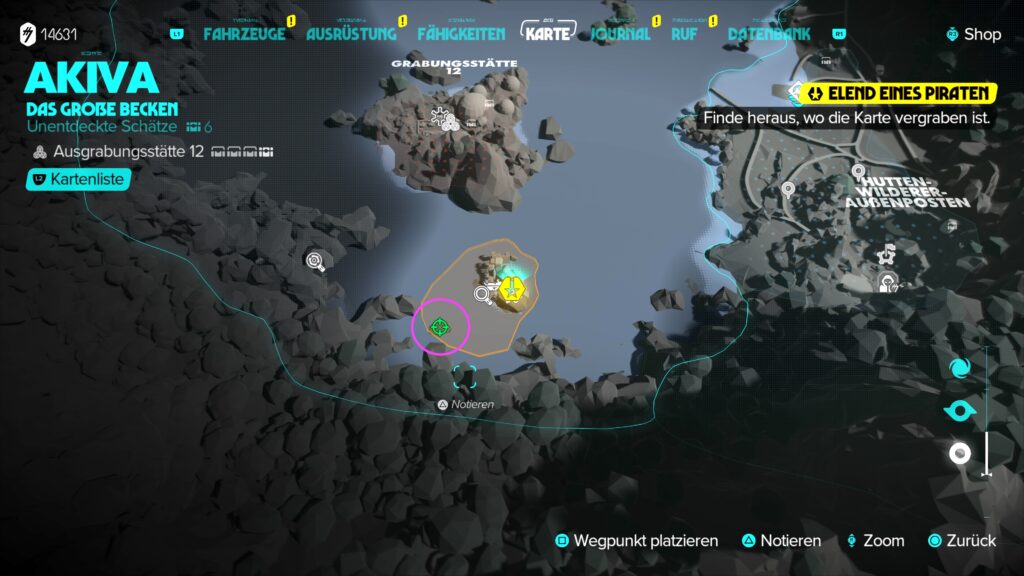Select the magnifier marker on the western rocks
Screen dimensions: 1024x576
tap(316, 261)
